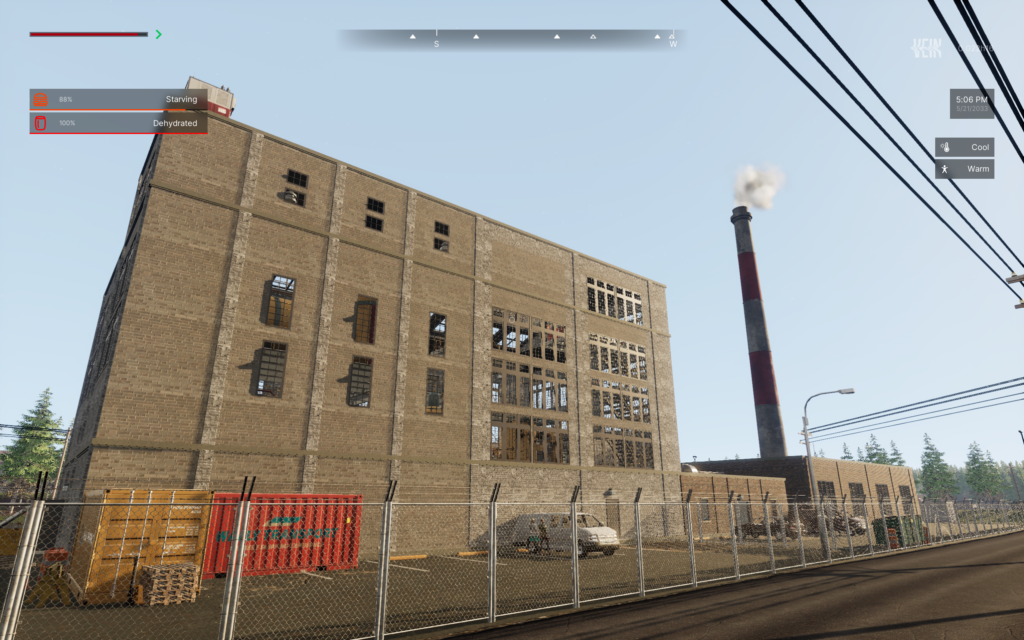Click the green arrow beside the health bar
The height and width of the screenshot is (640, 1024).
coord(158,34)
